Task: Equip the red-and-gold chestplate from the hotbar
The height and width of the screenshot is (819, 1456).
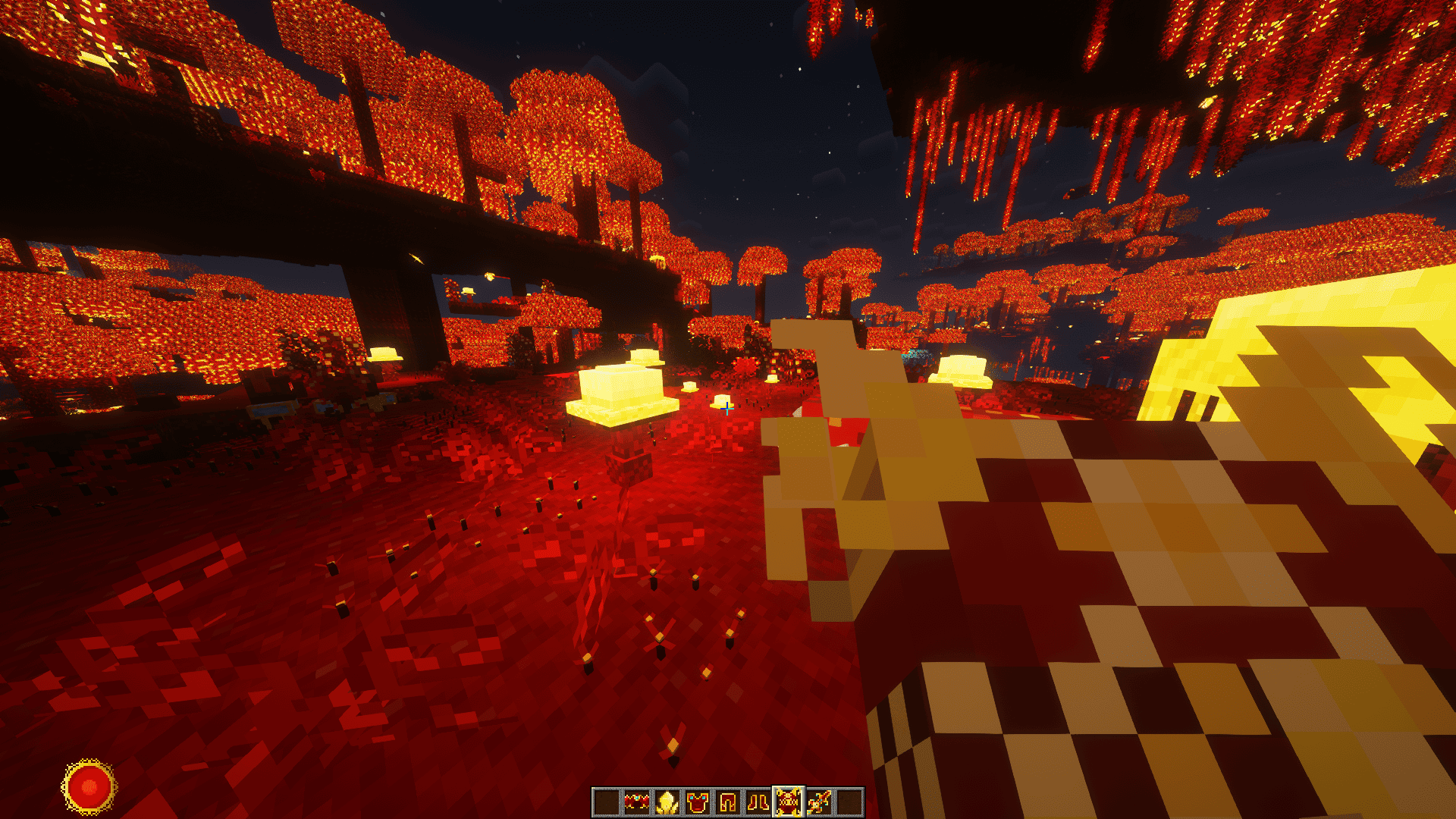Action: tap(698, 800)
